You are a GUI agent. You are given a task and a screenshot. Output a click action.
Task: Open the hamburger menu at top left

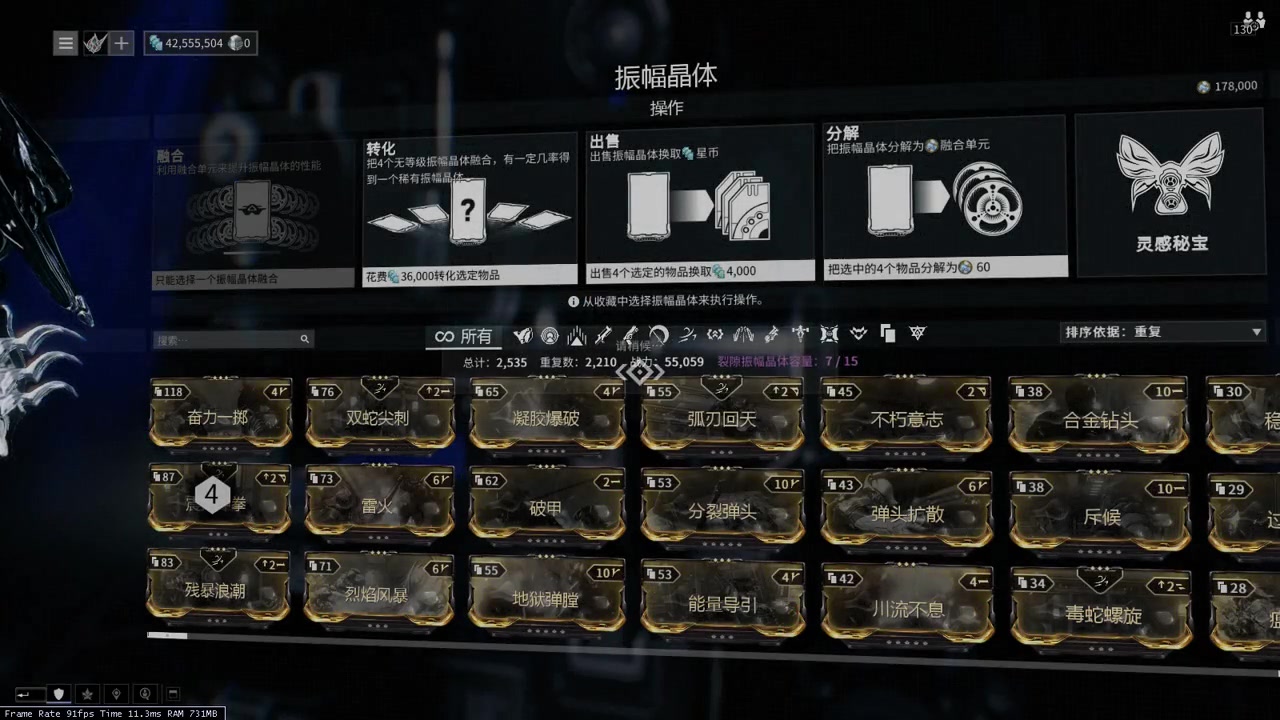coord(65,43)
